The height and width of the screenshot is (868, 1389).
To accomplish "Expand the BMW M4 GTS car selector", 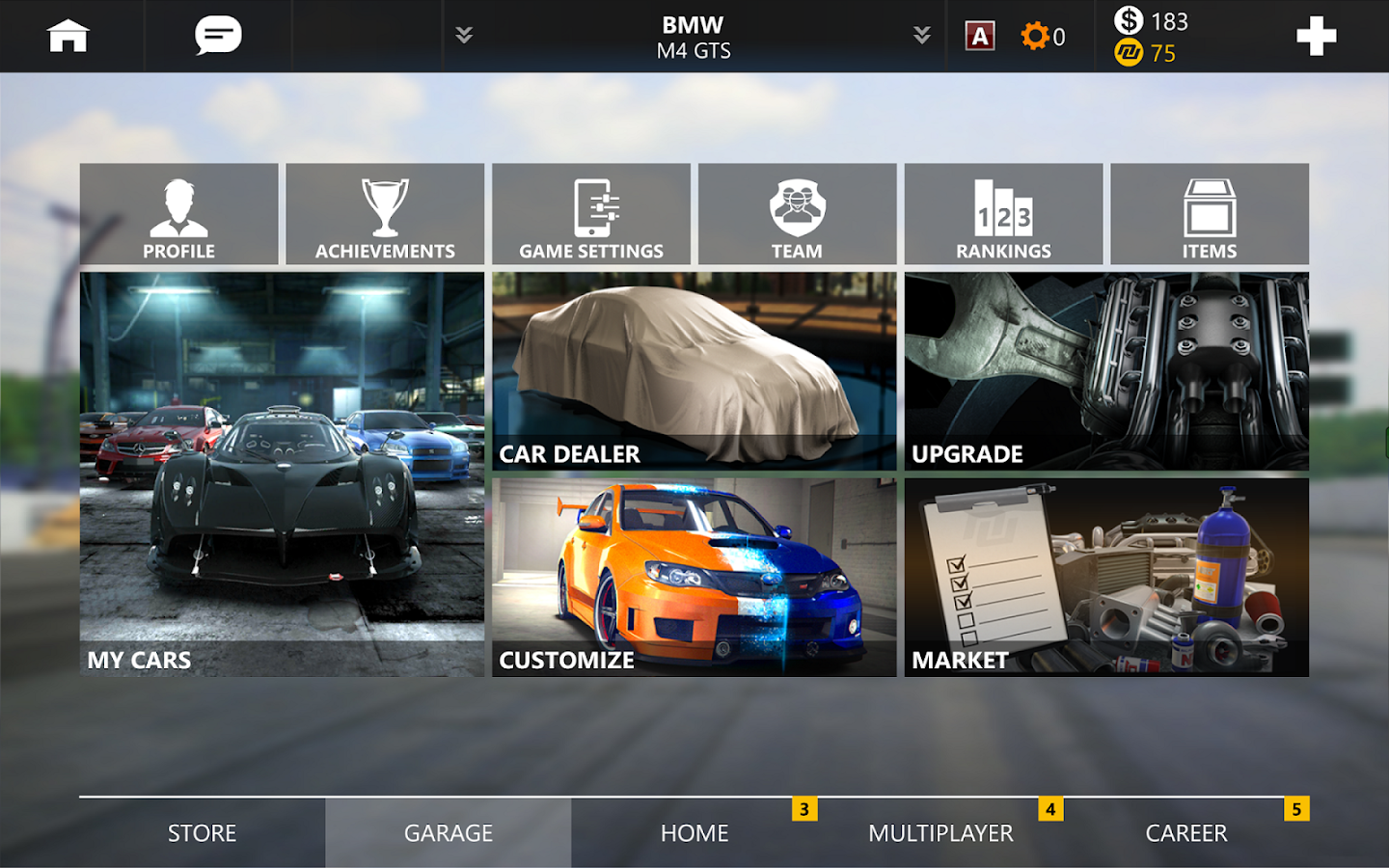I will pos(694,37).
